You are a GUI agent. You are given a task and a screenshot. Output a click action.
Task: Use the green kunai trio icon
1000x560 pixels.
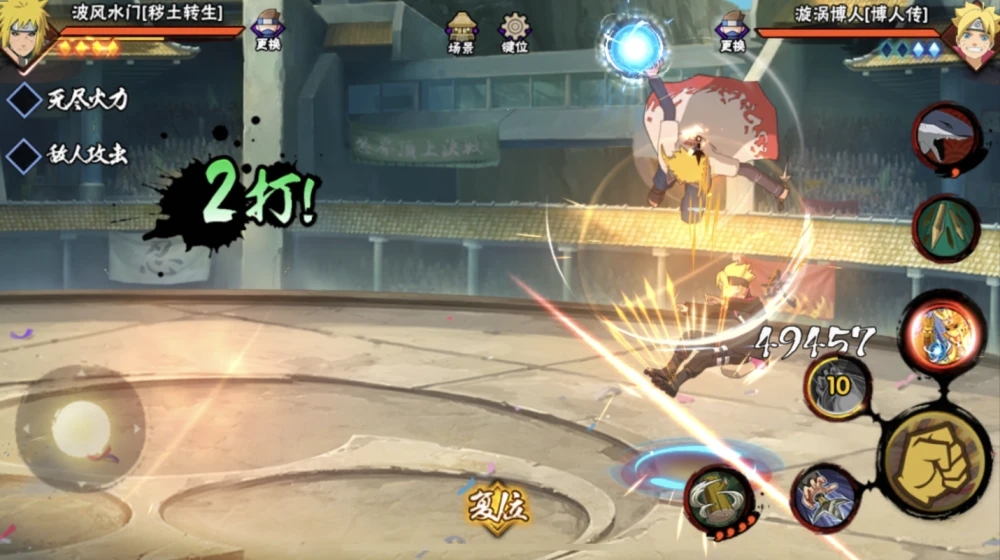[945, 229]
